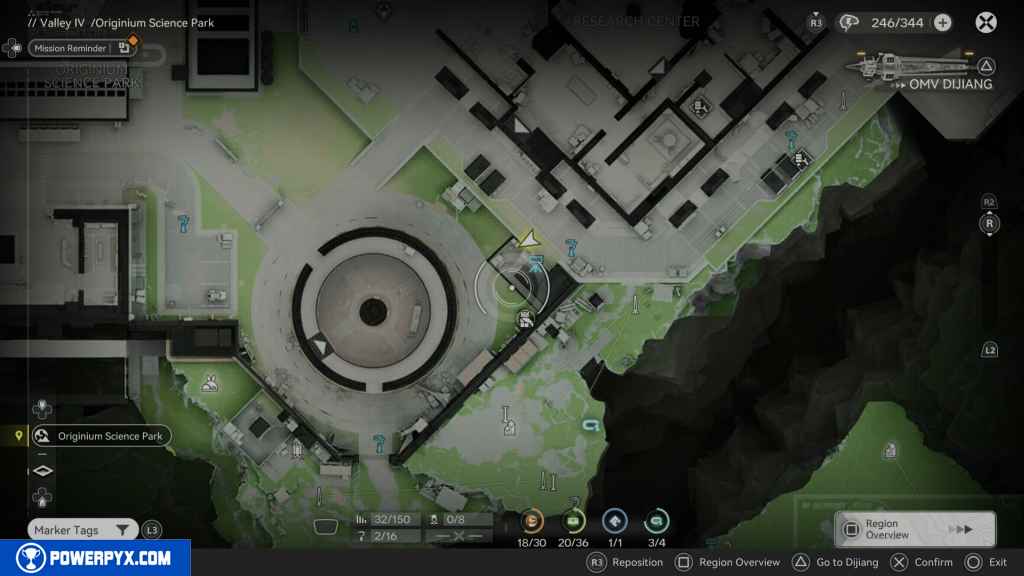Image resolution: width=1024 pixels, height=576 pixels.
Task: Click the teal counter icon showing 3/4
Action: click(657, 521)
